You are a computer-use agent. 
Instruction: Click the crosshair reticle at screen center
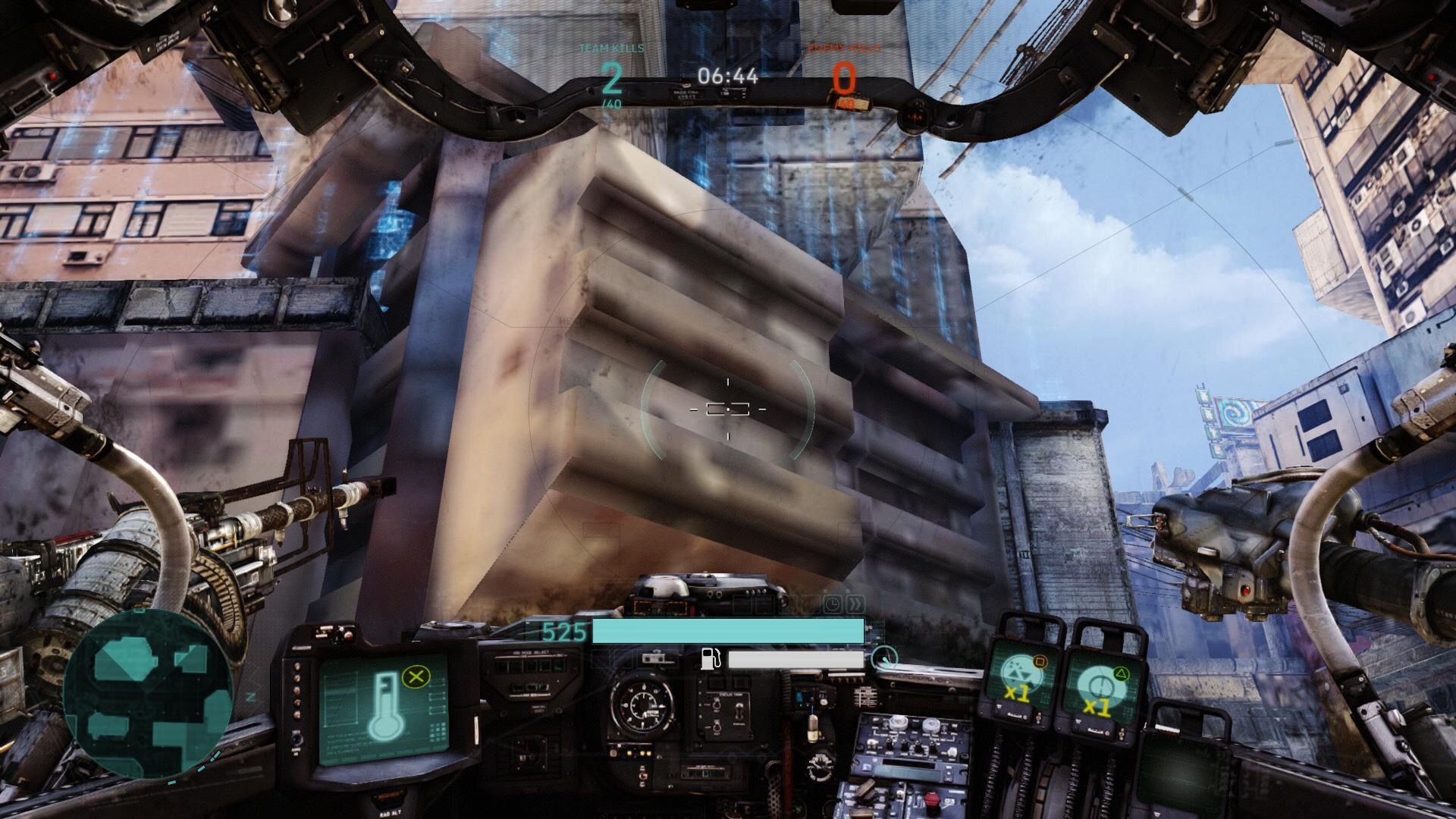click(726, 409)
